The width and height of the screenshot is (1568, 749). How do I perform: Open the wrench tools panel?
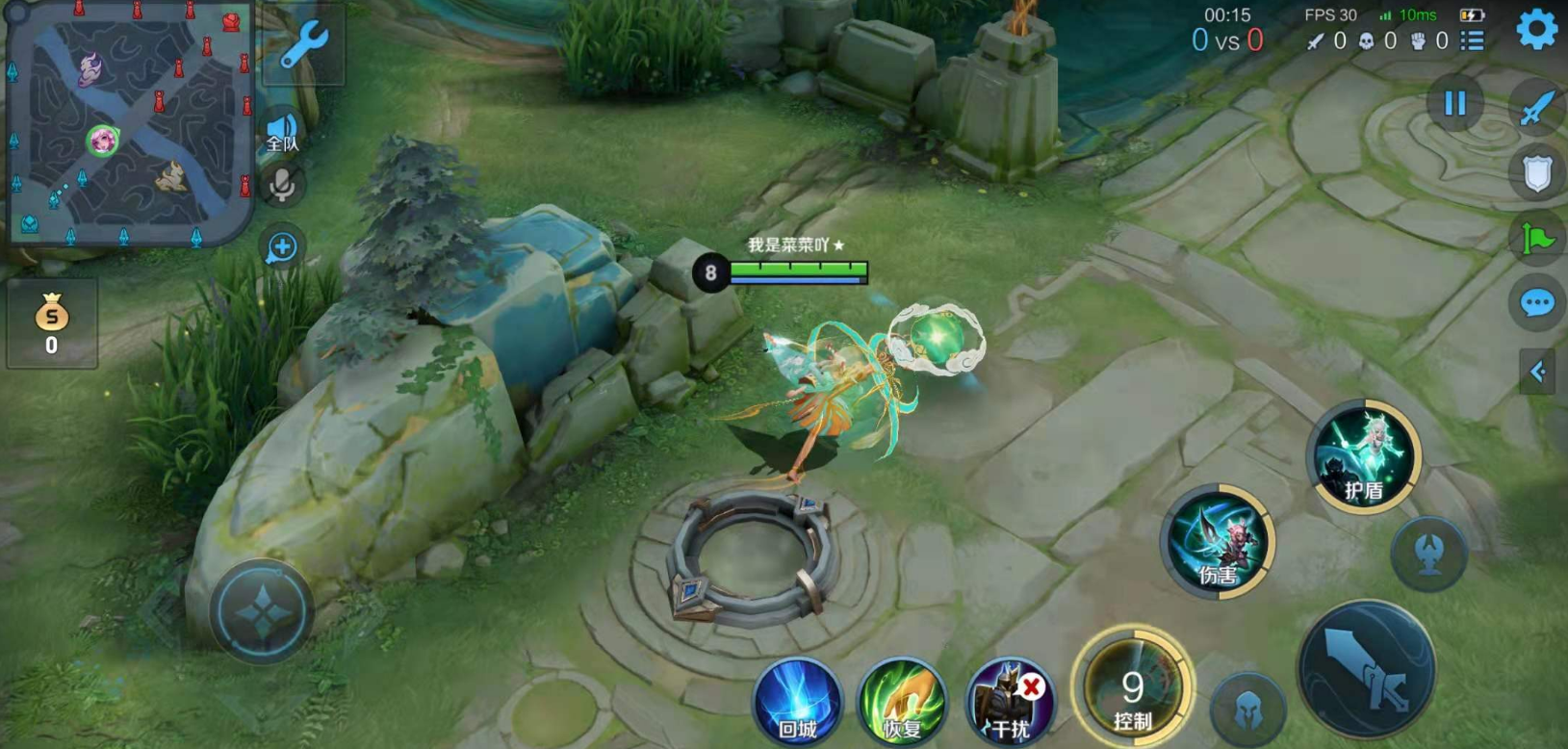tap(304, 44)
